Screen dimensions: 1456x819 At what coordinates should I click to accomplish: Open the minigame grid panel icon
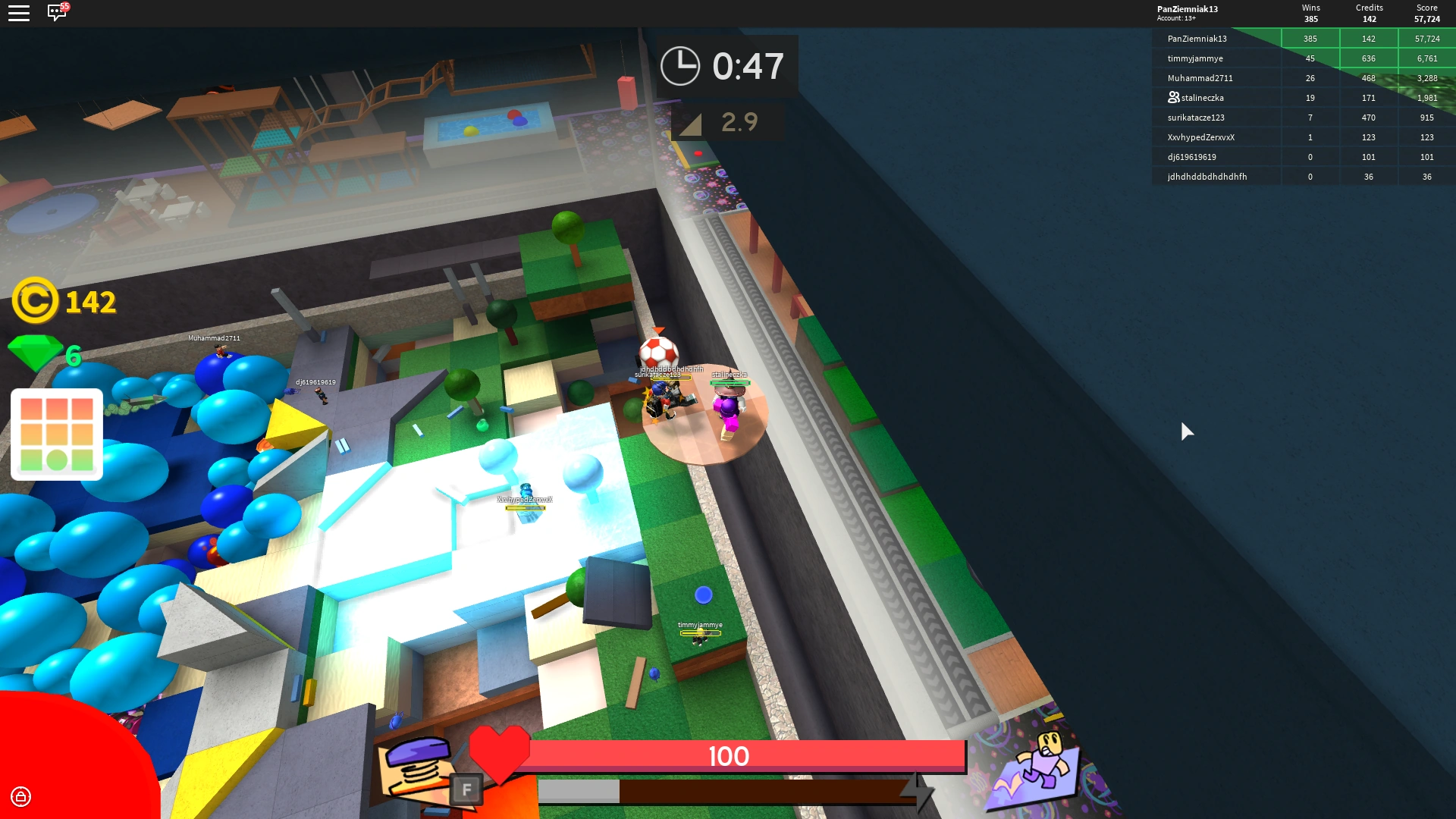57,434
